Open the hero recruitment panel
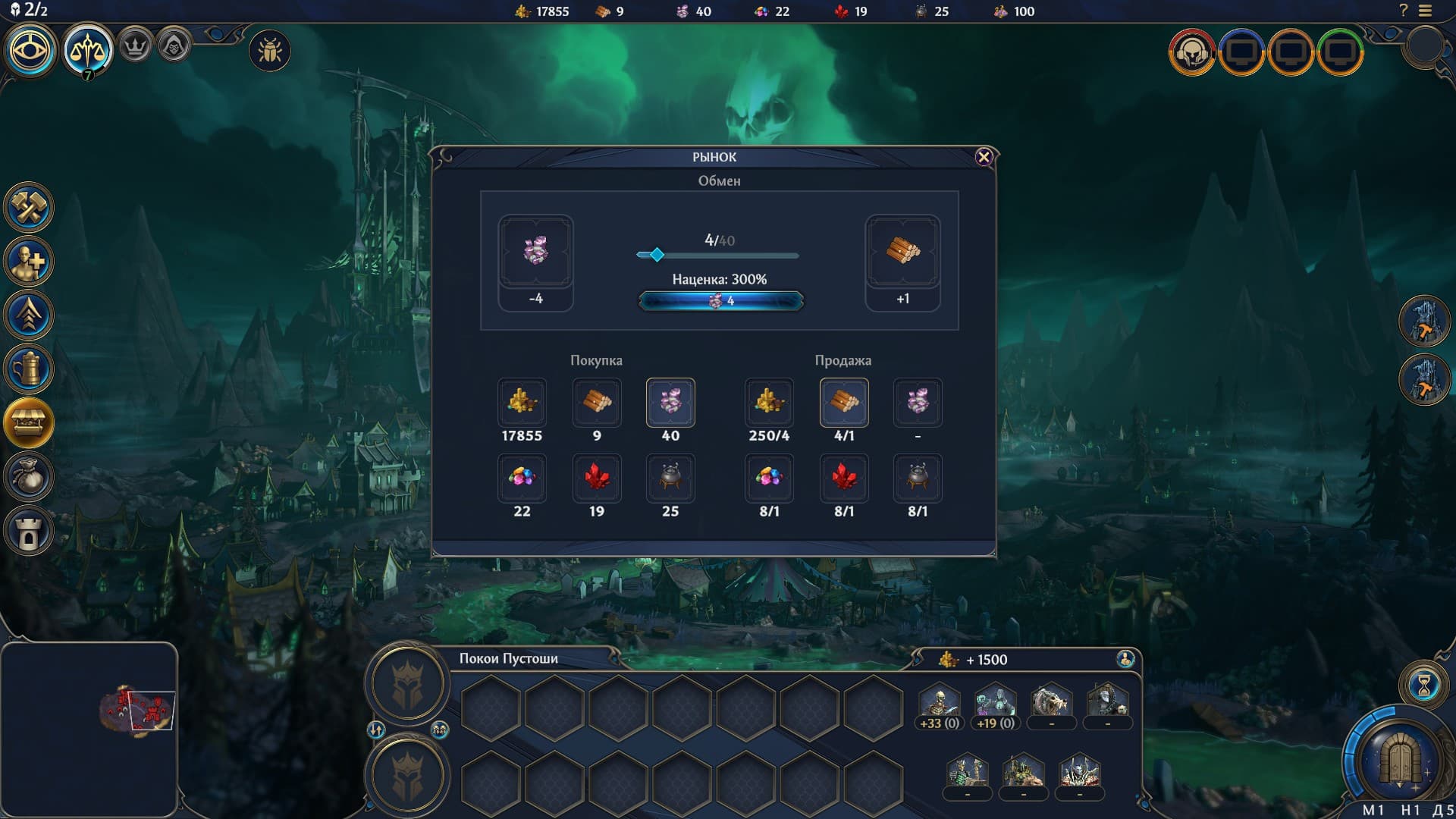Viewport: 1456px width, 819px height. (x=29, y=262)
